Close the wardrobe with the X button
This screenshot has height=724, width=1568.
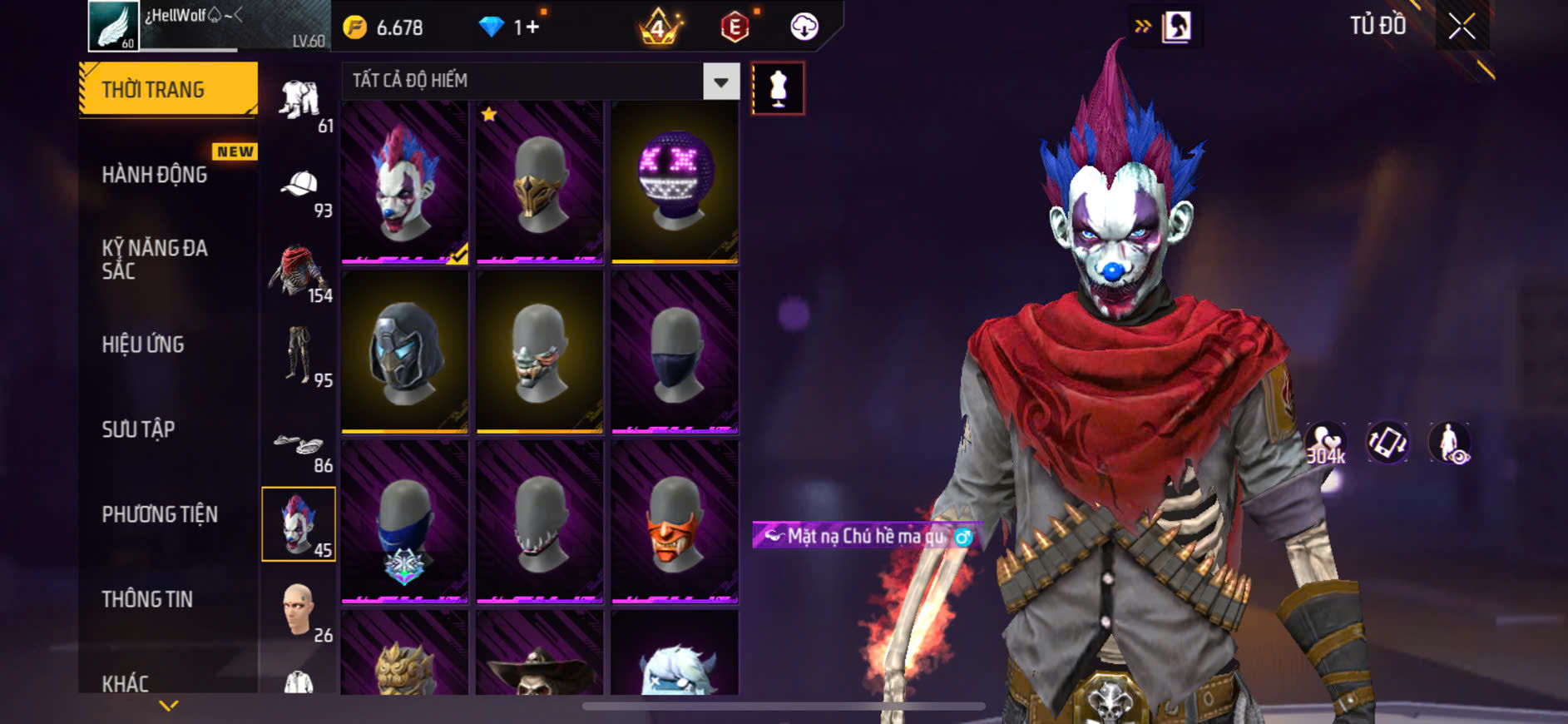click(x=1462, y=27)
